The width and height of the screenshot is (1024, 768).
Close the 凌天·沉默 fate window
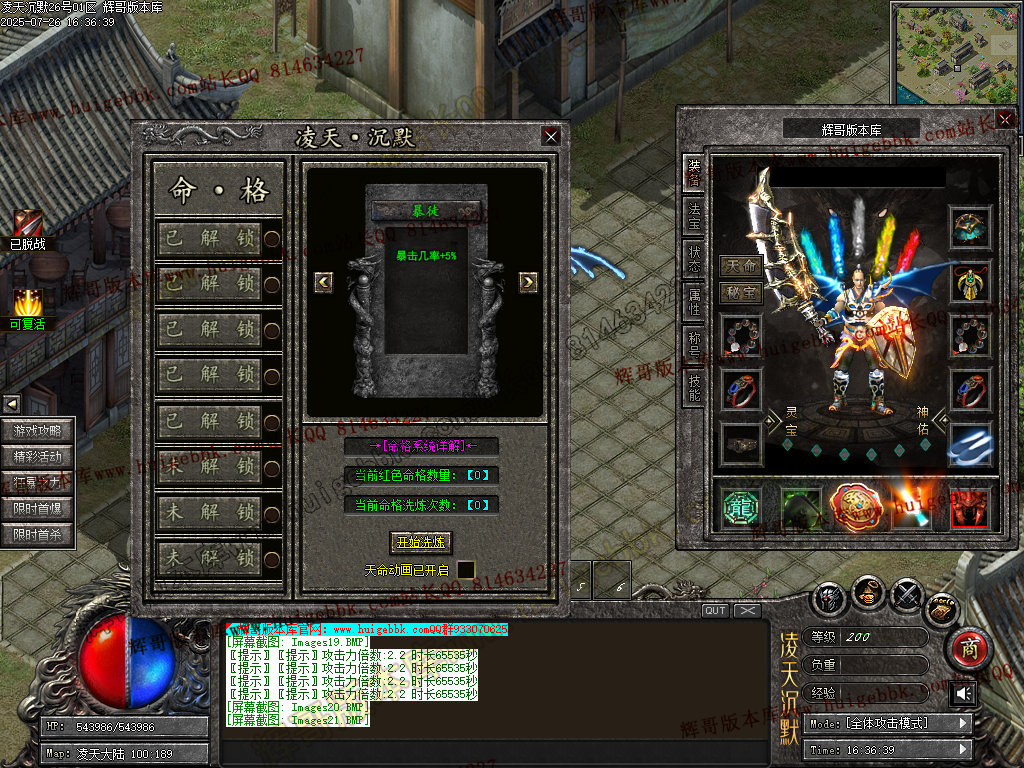[550, 137]
